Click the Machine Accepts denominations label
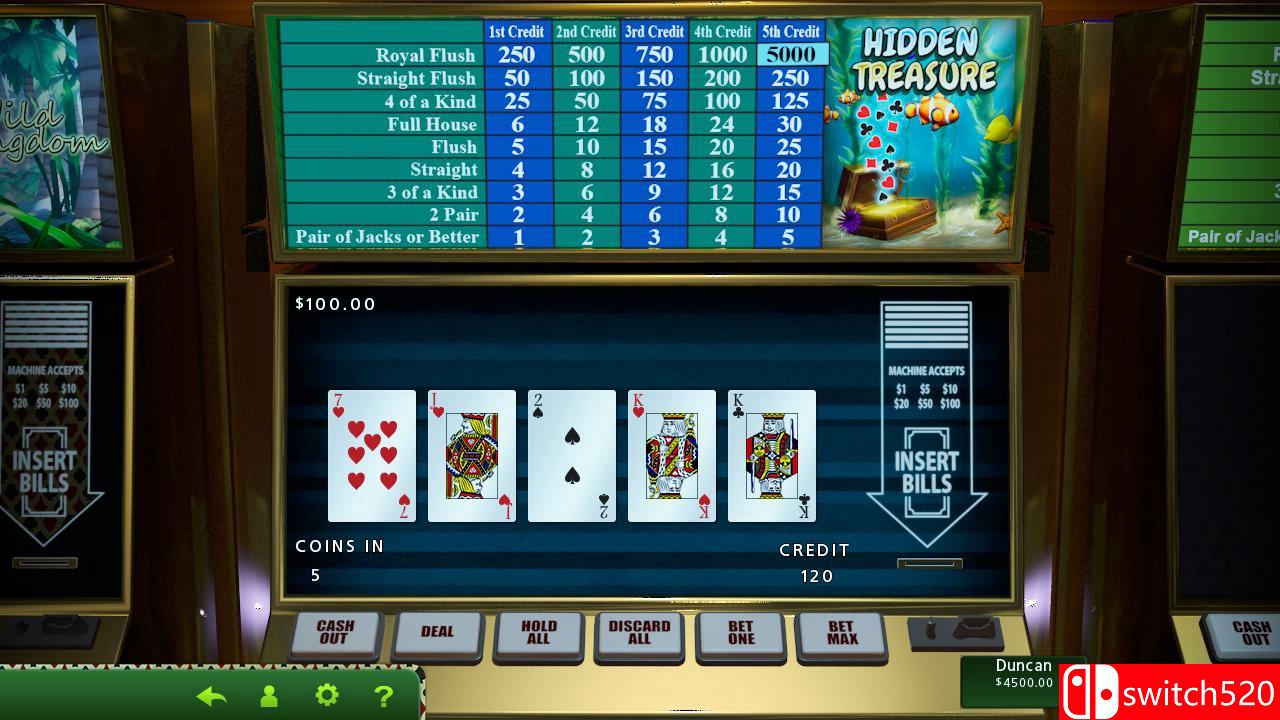Viewport: 1280px width, 720px height. tap(926, 372)
